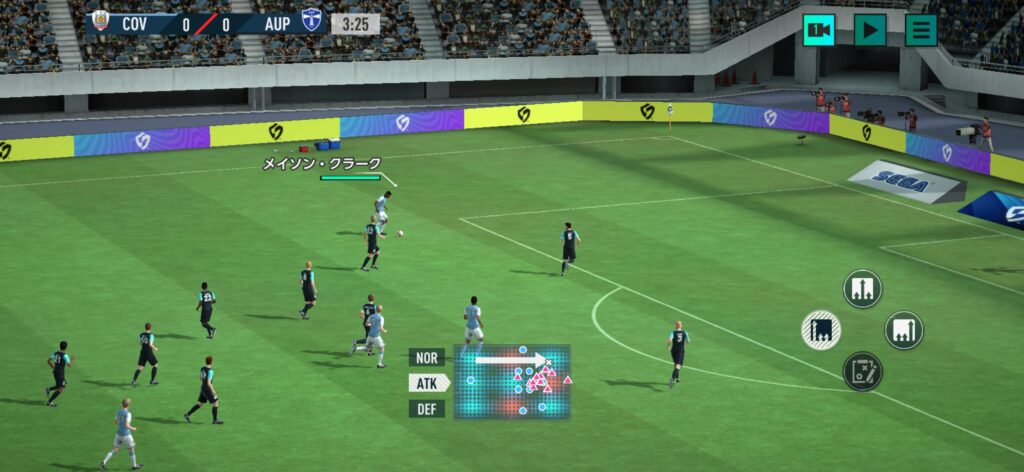Activate the right-side attack direction button
The width and height of the screenshot is (1024, 472).
[x=903, y=330]
